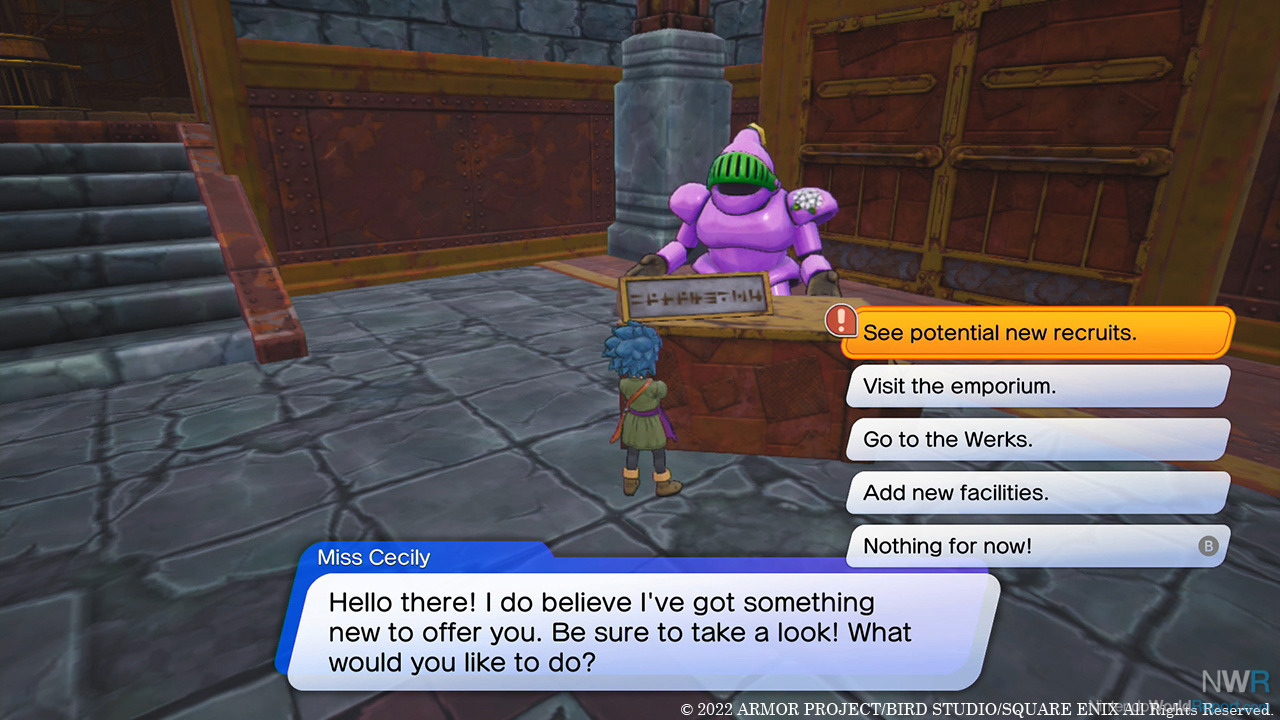Decline with "Nothing for now!"
The height and width of the screenshot is (720, 1280).
pos(1036,546)
